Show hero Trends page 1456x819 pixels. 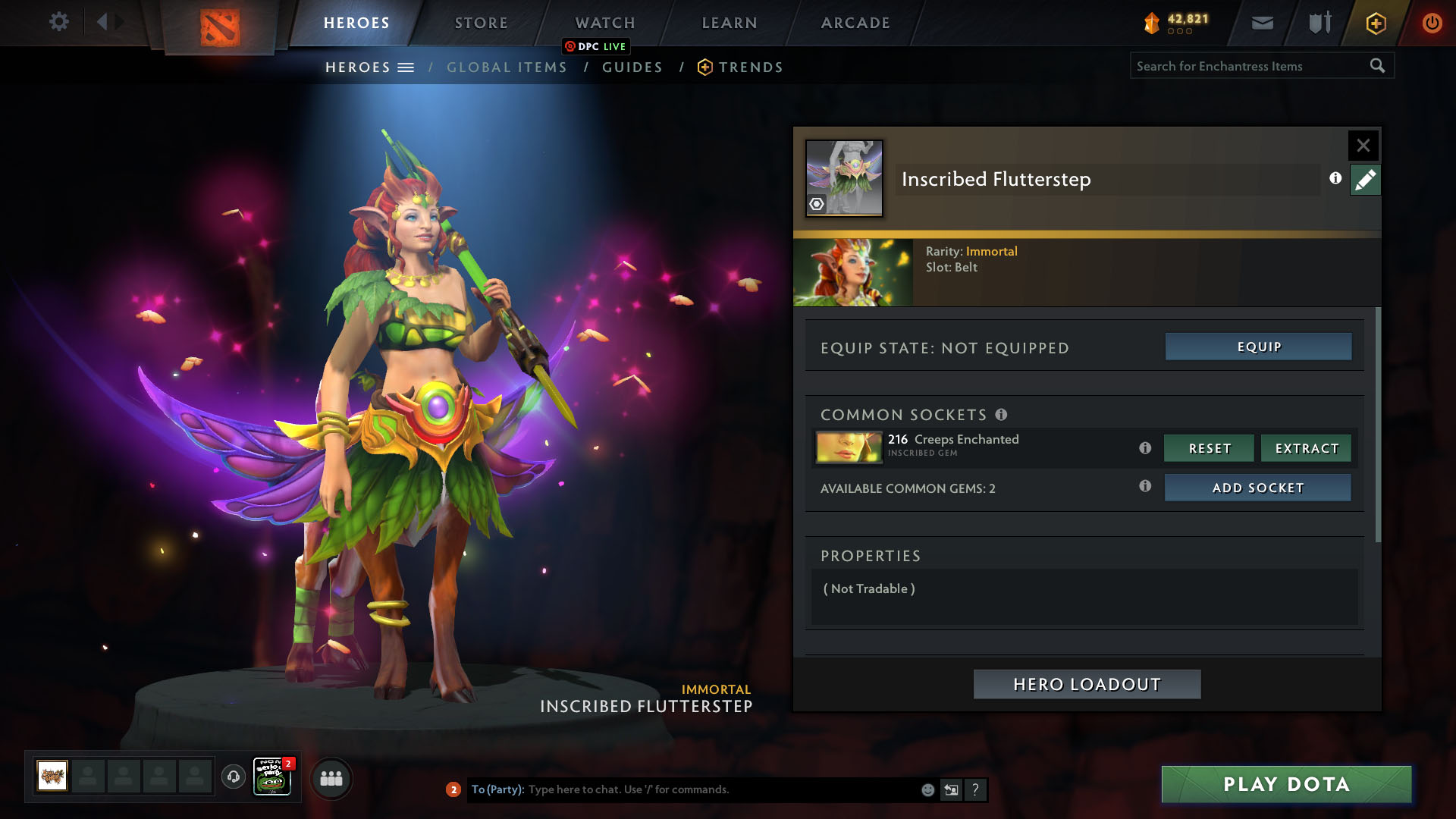click(x=750, y=67)
